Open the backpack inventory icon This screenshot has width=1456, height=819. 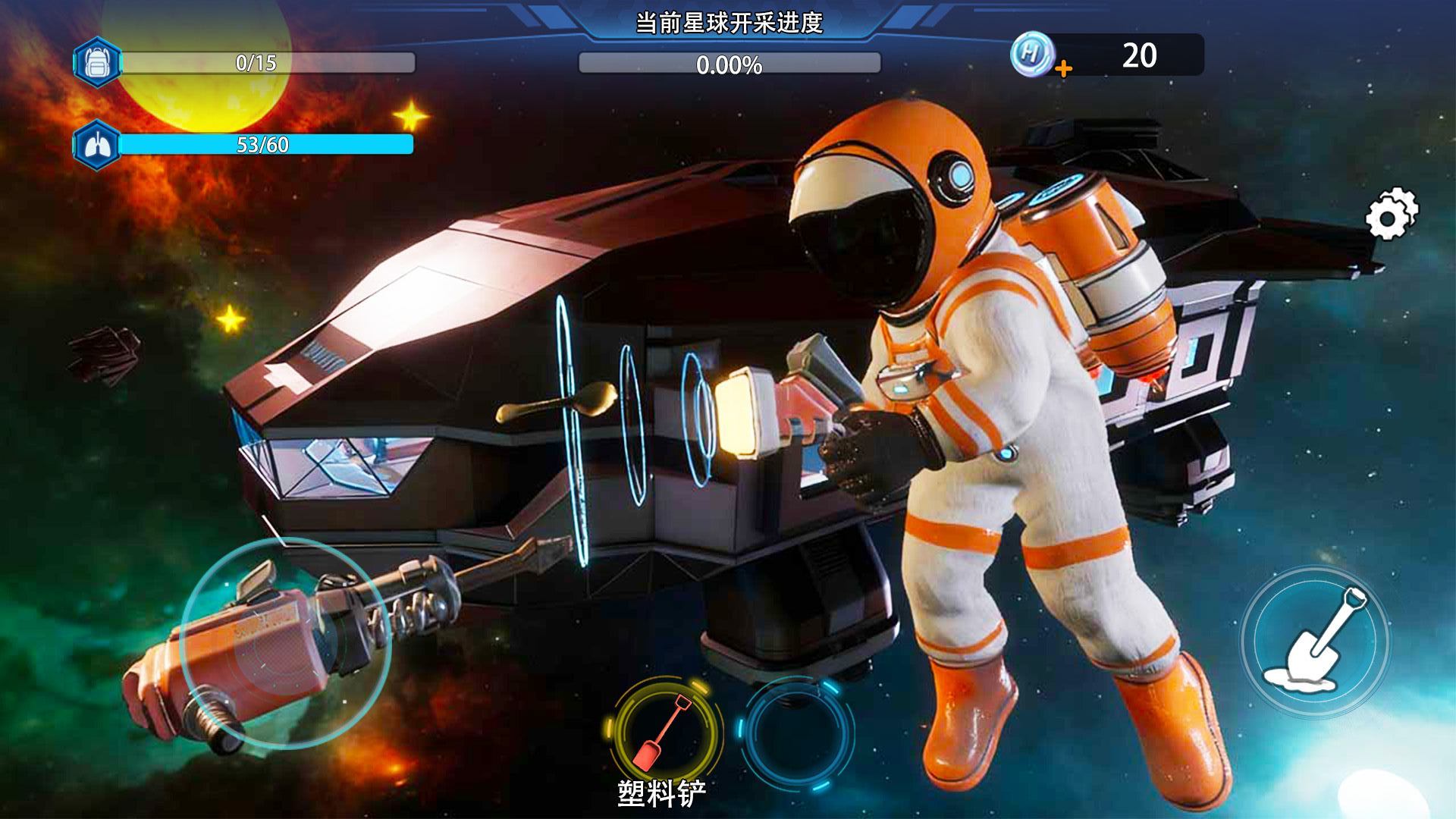96,62
